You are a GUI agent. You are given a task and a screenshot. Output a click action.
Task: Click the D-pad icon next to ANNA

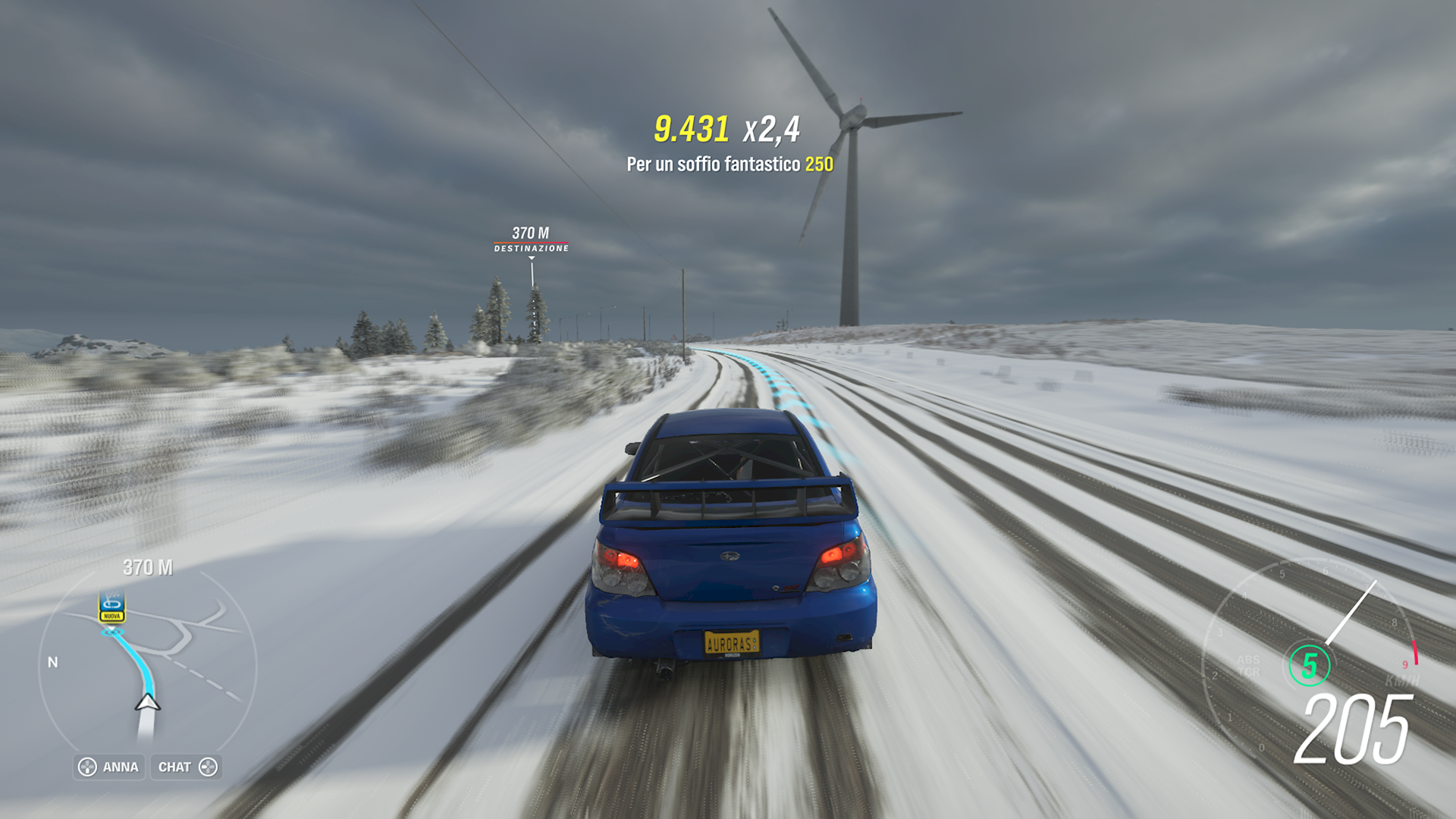click(x=88, y=767)
